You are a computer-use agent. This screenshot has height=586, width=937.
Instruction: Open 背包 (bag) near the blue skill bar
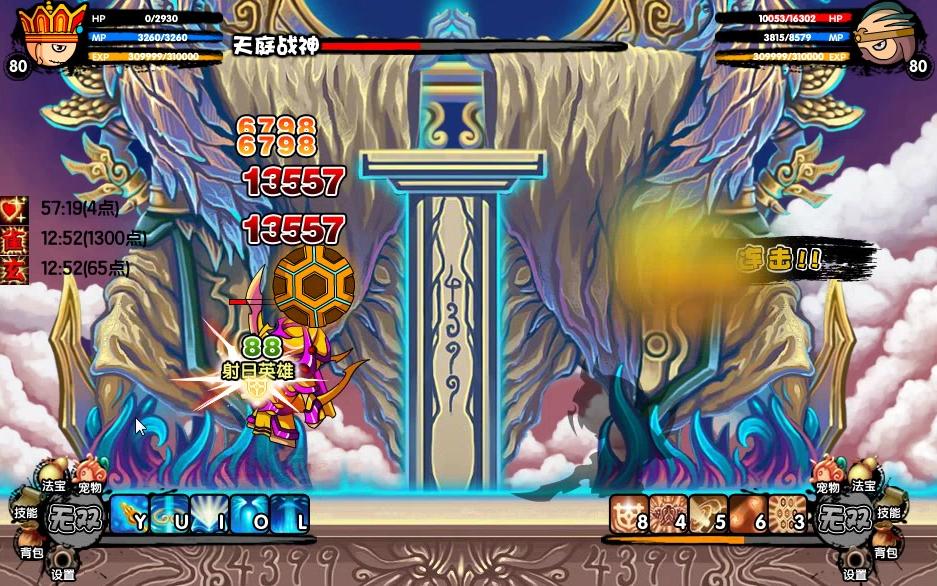[32, 551]
